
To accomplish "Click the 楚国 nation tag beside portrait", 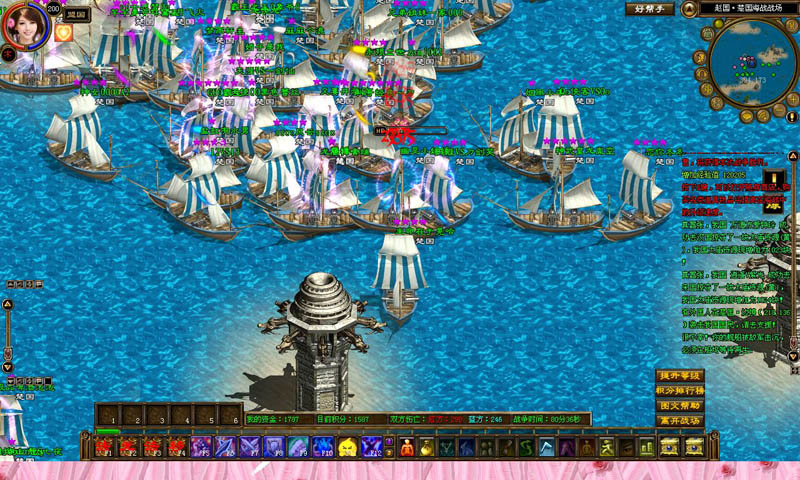I will (x=76, y=16).
